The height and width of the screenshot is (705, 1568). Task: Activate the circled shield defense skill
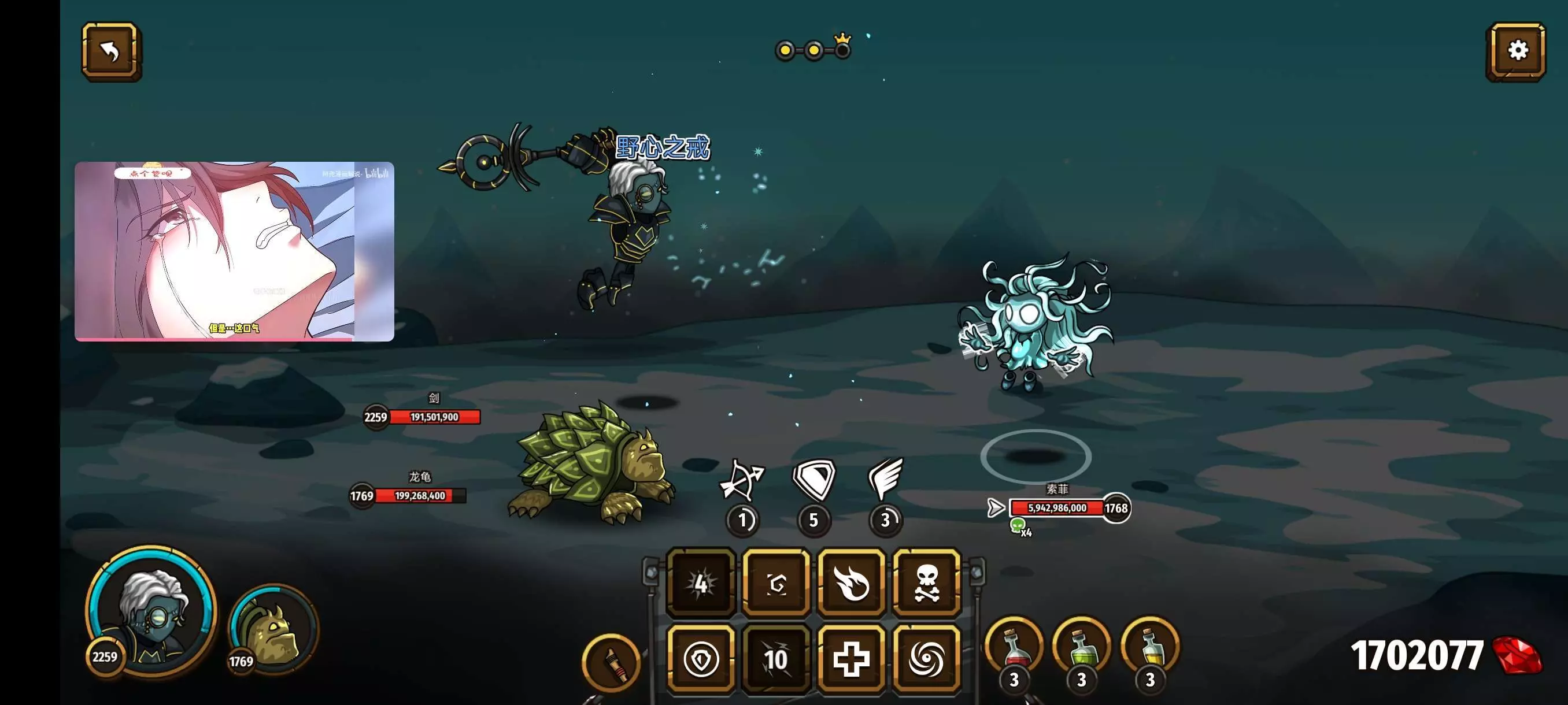(x=701, y=659)
